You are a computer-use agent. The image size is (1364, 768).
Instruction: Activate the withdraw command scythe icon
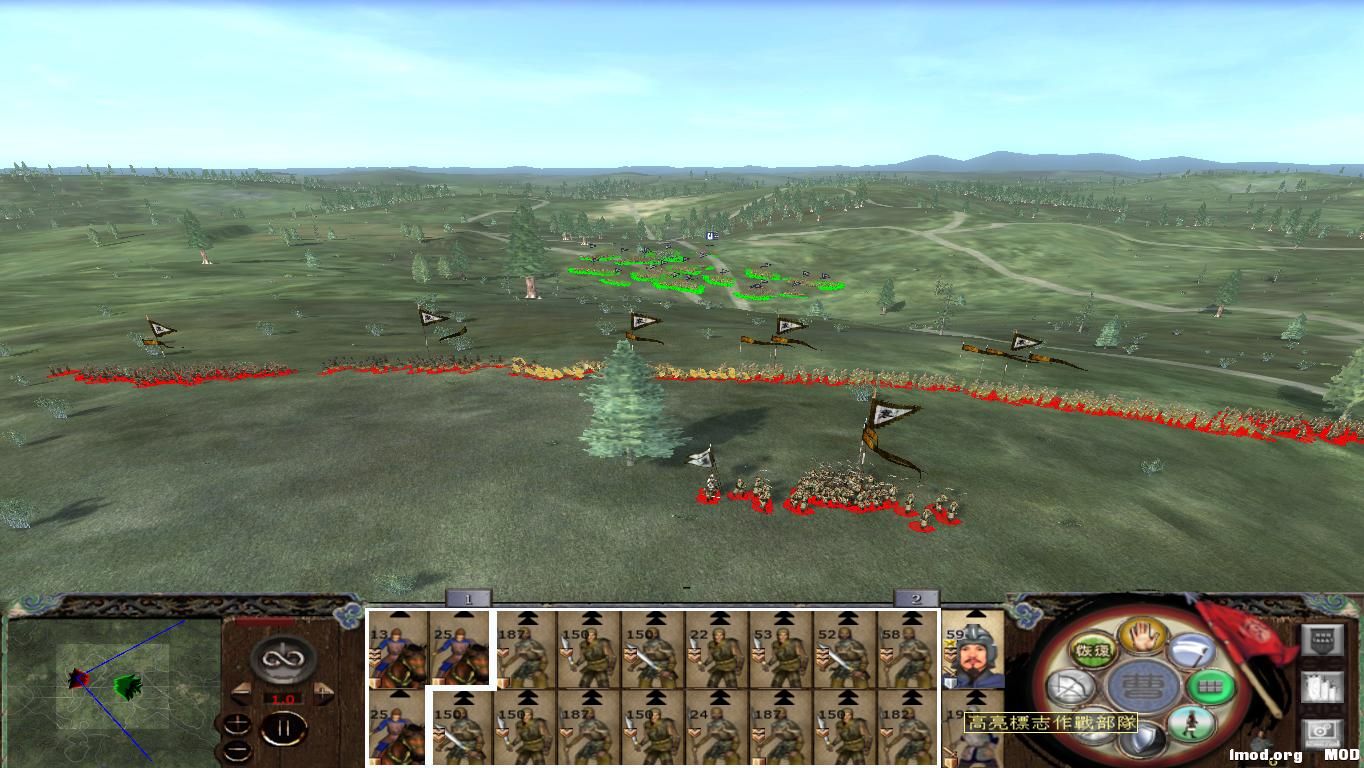pyautogui.click(x=1192, y=651)
